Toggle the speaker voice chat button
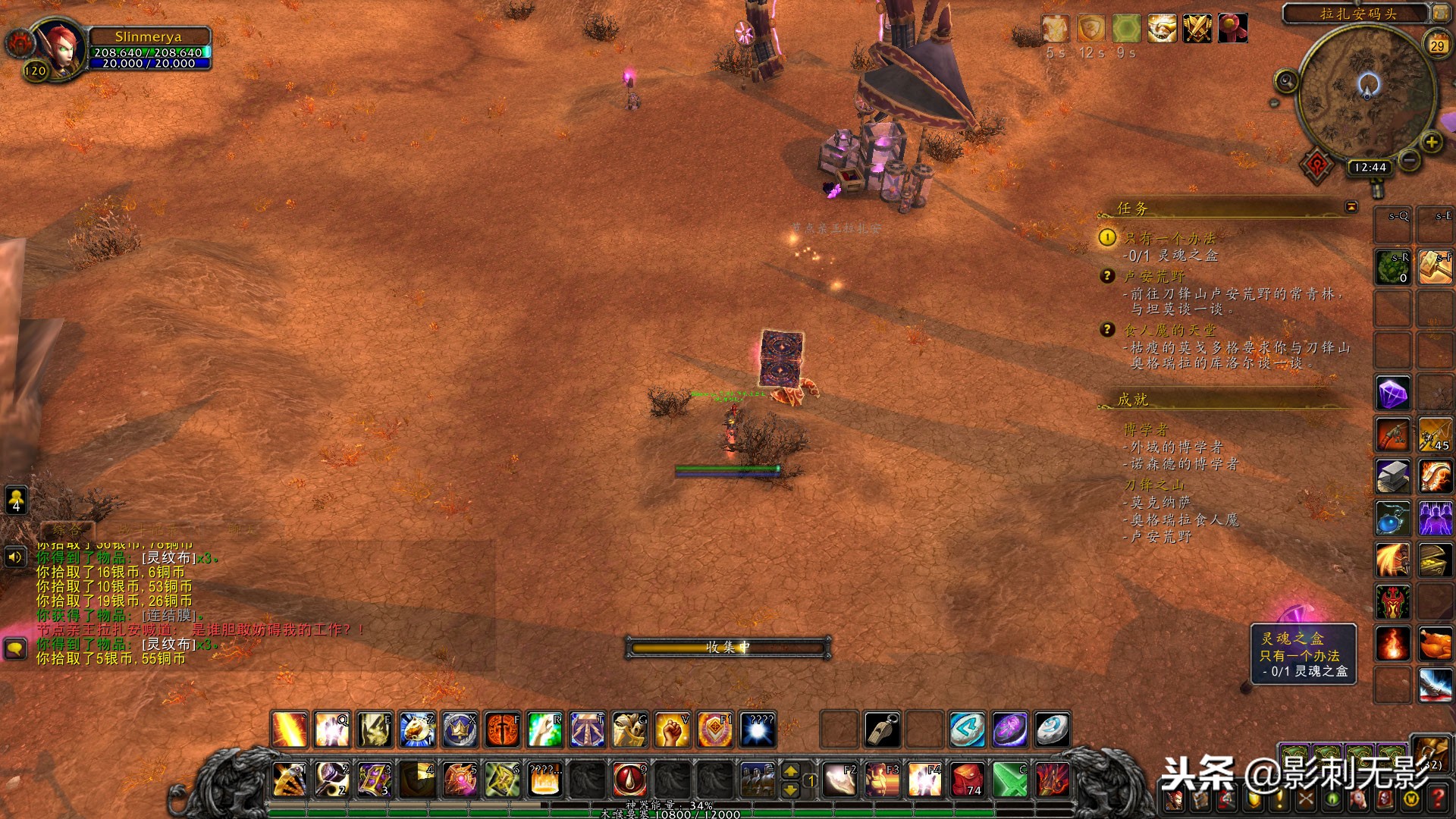Image resolution: width=1456 pixels, height=819 pixels. point(15,557)
